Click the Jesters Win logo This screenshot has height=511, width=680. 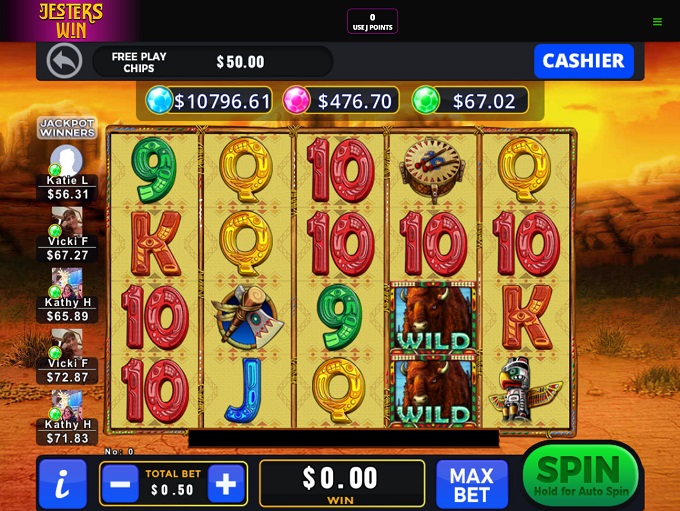tap(70, 20)
